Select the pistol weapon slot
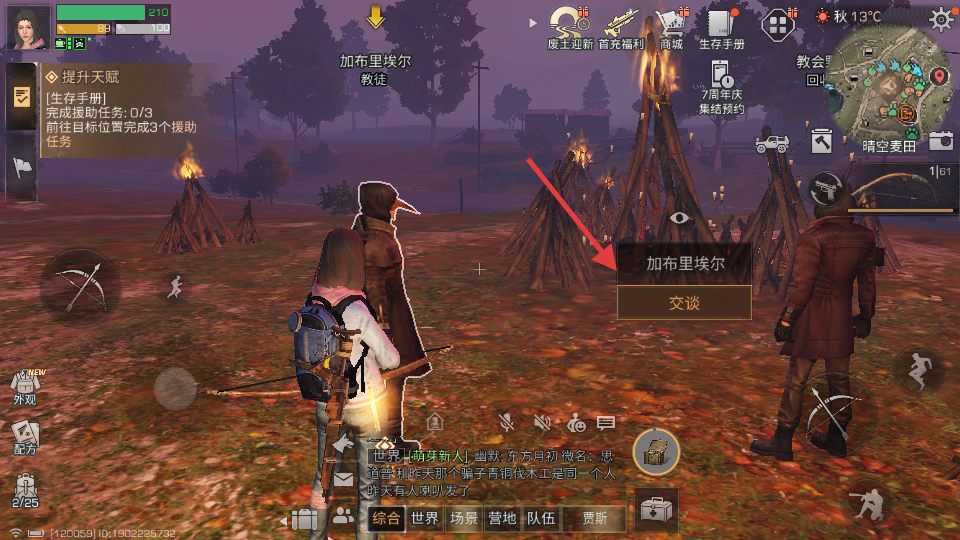960x540 pixels. point(826,186)
